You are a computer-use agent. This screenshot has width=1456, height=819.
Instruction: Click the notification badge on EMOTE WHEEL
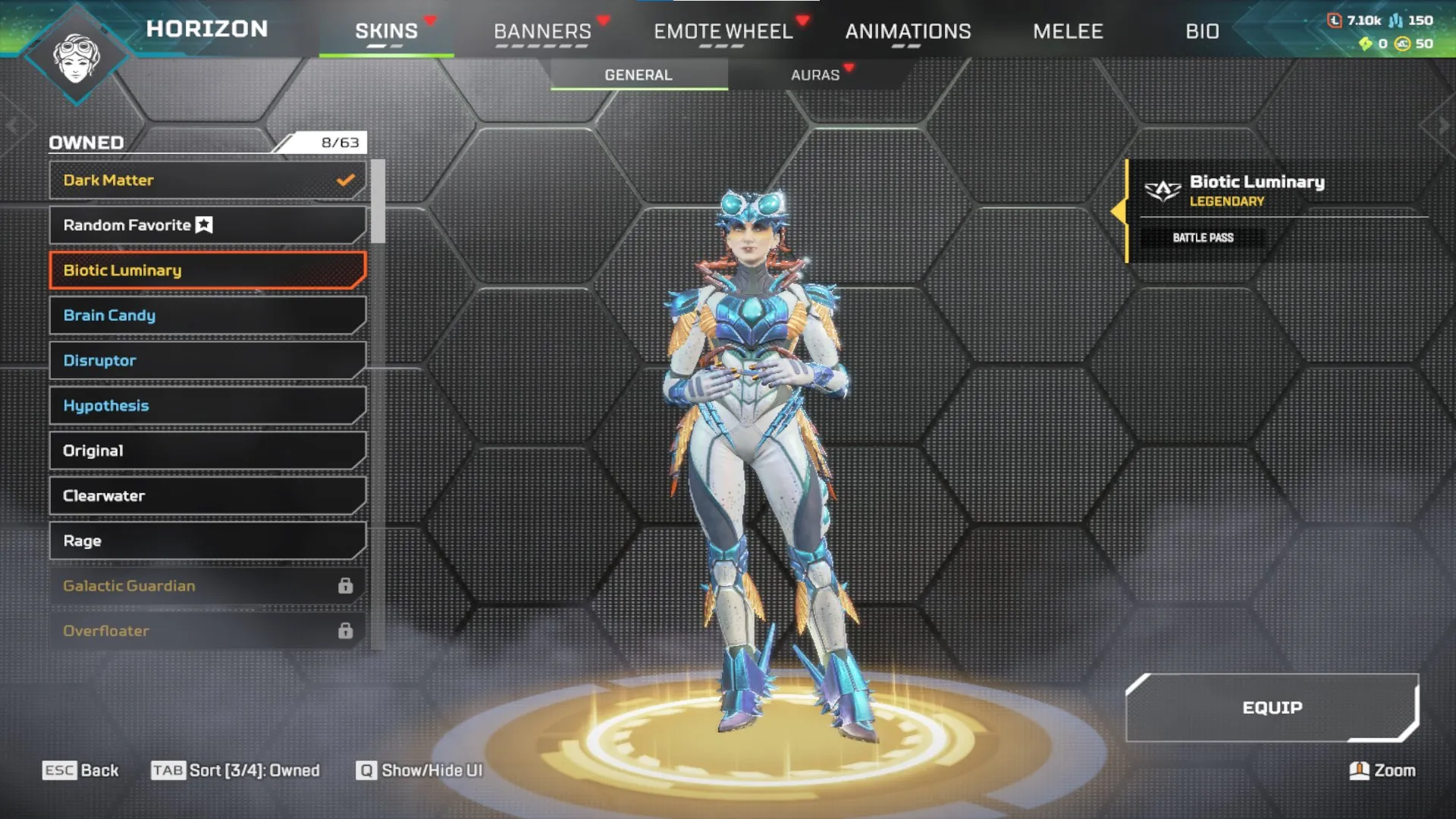(802, 19)
